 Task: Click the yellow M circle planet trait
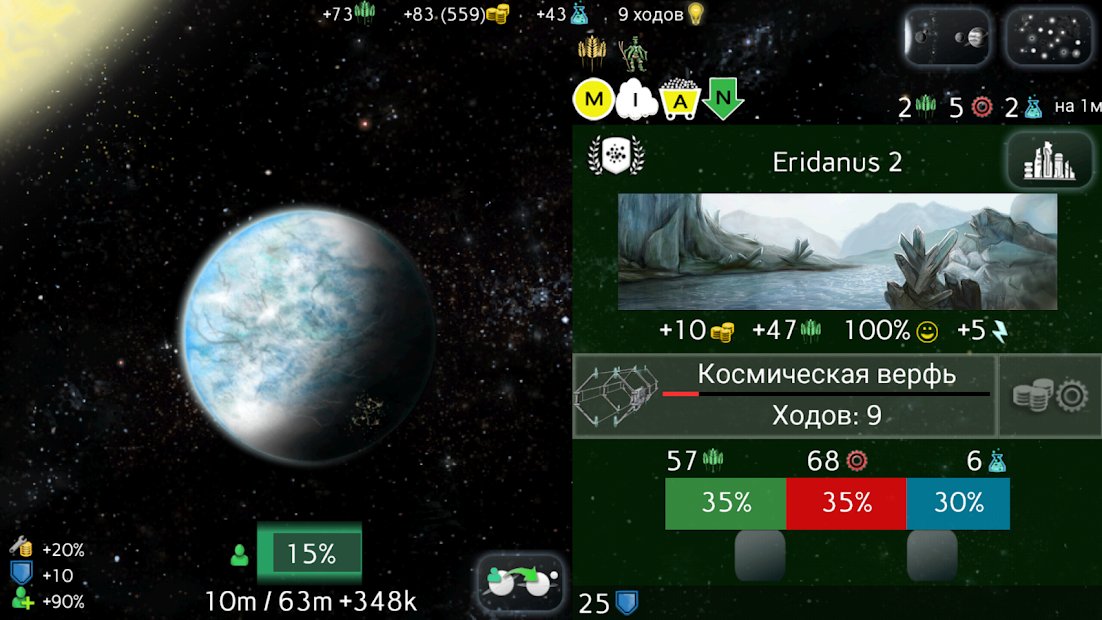click(x=593, y=100)
